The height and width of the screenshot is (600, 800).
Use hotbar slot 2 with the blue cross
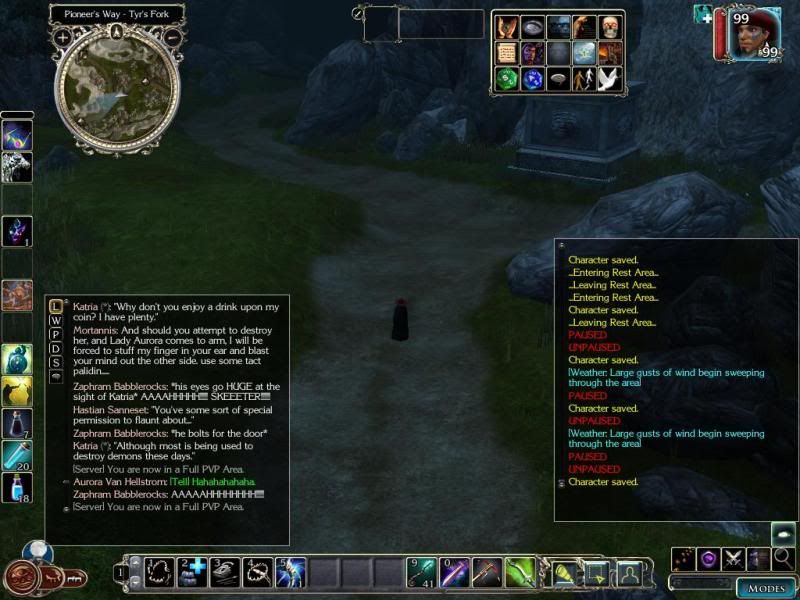tap(191, 572)
